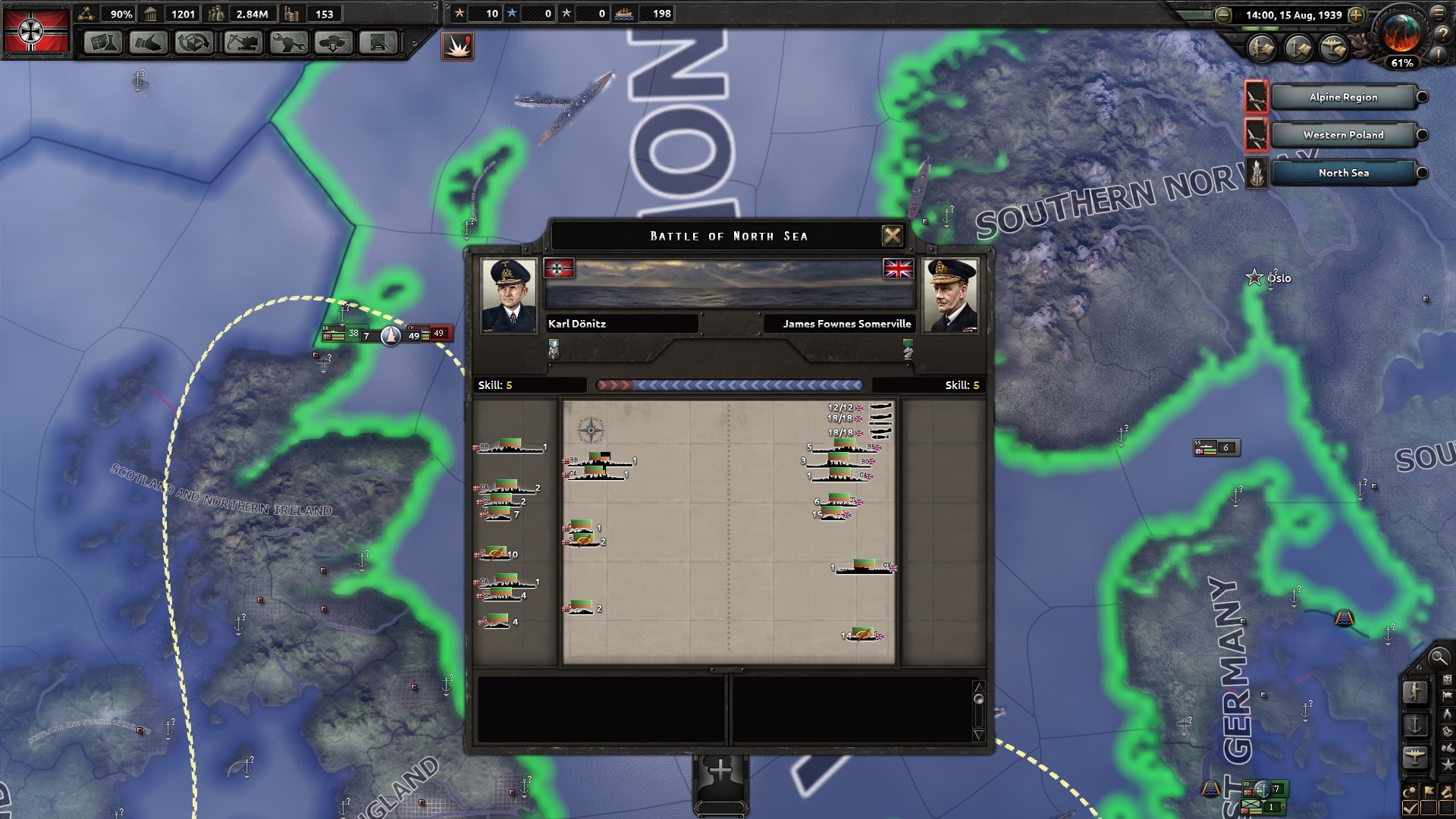This screenshot has height=819, width=1456.
Task: Select the North Sea naval battle entry
Action: click(1342, 173)
